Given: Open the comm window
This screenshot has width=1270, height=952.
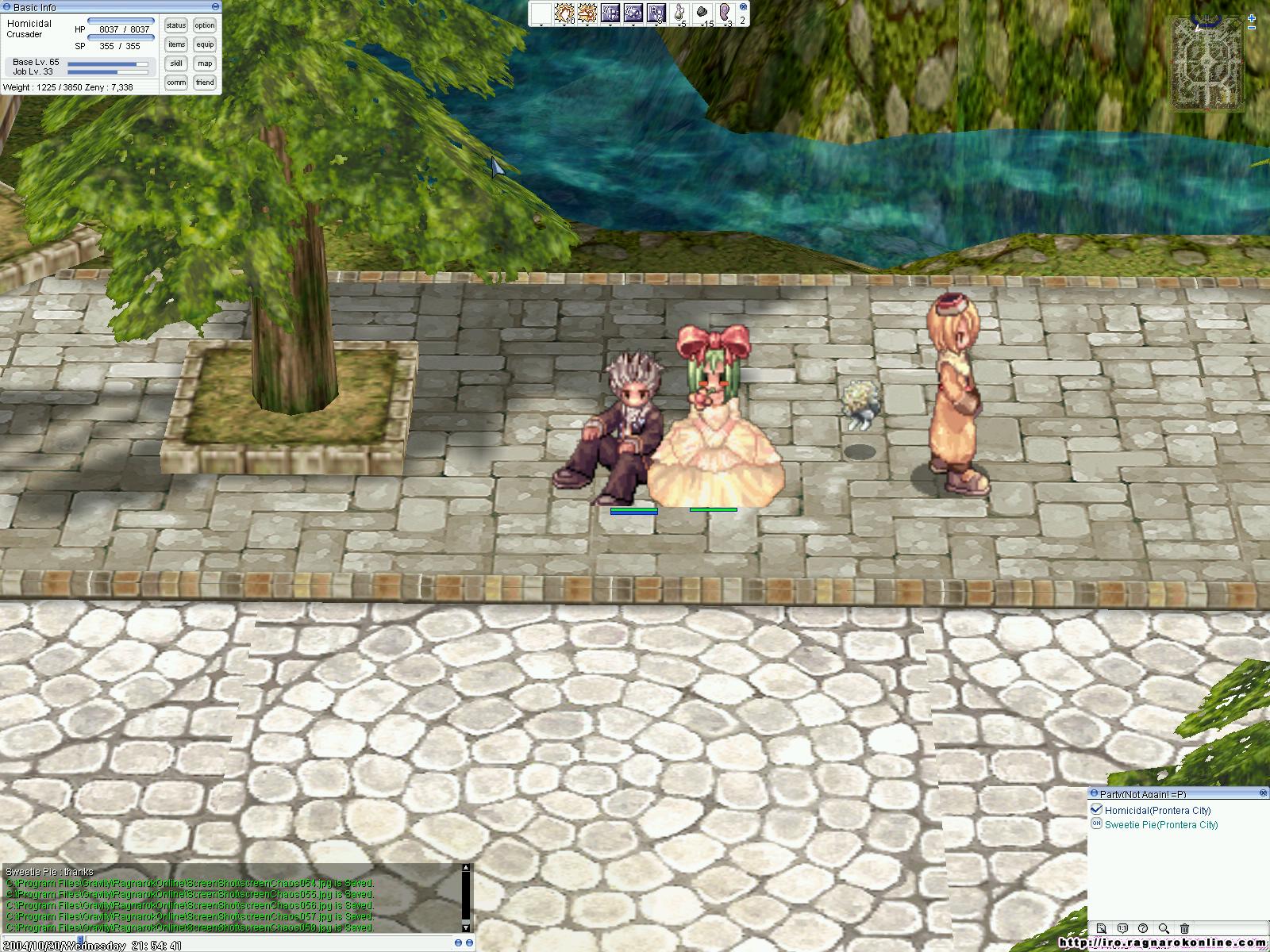Looking at the screenshot, I should pos(176,83).
